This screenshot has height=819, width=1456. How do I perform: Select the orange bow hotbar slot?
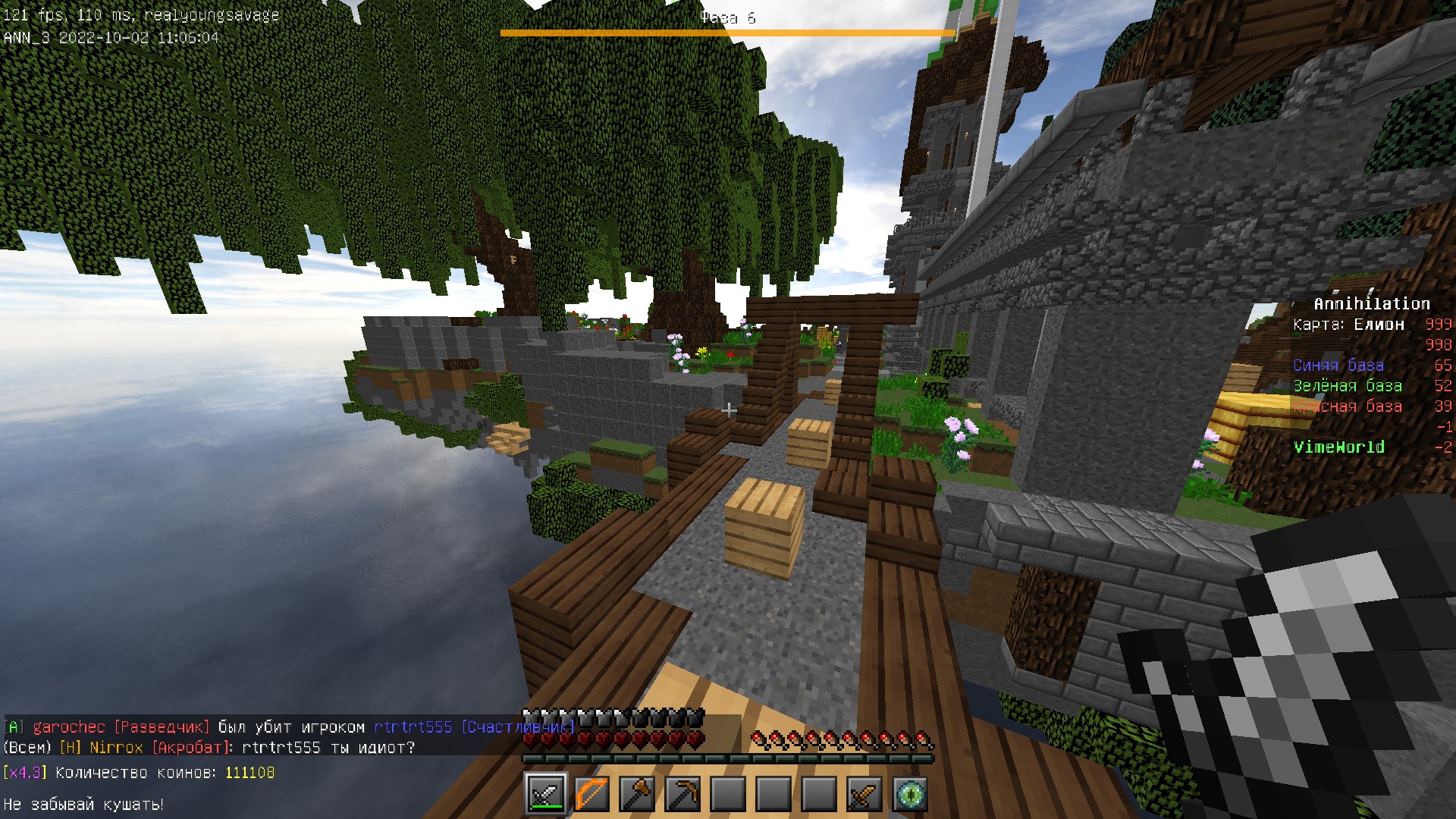click(591, 794)
